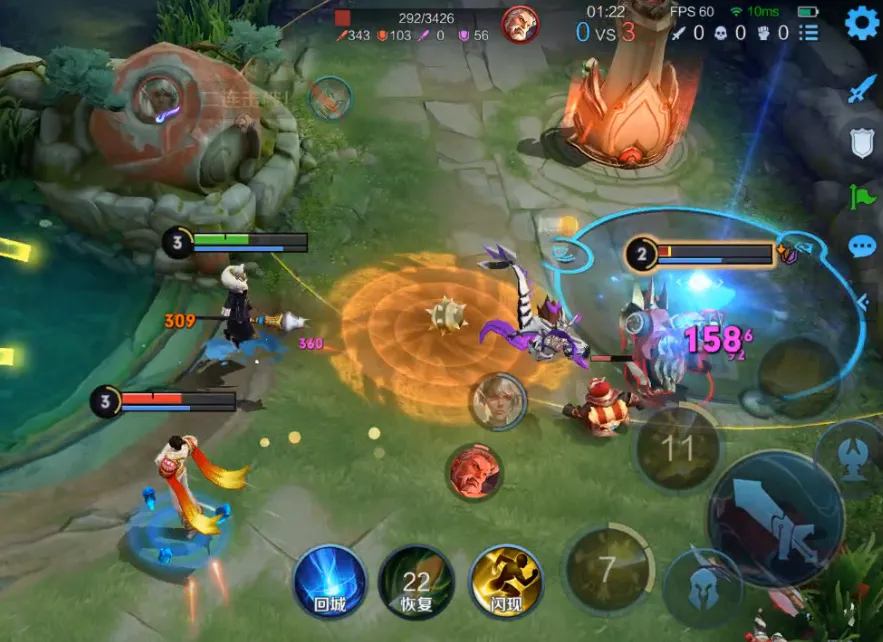Send the green flag gather signal
Screen dimensions: 883x642
tap(862, 195)
